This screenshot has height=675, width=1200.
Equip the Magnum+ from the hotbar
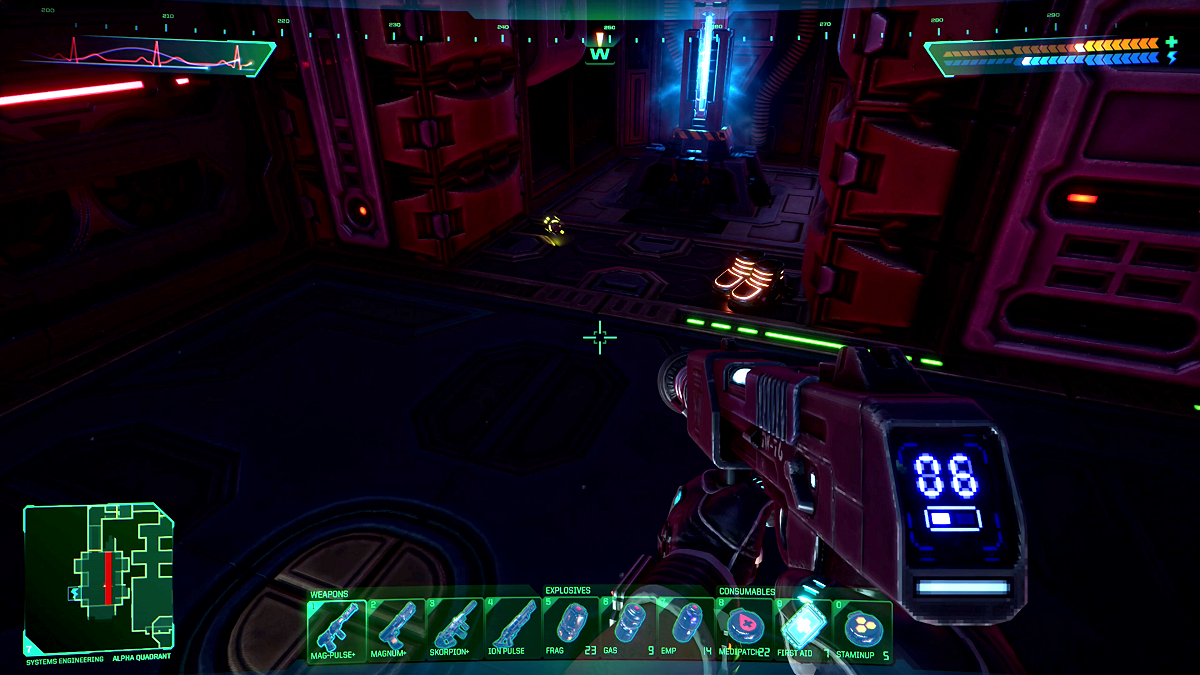click(x=395, y=627)
